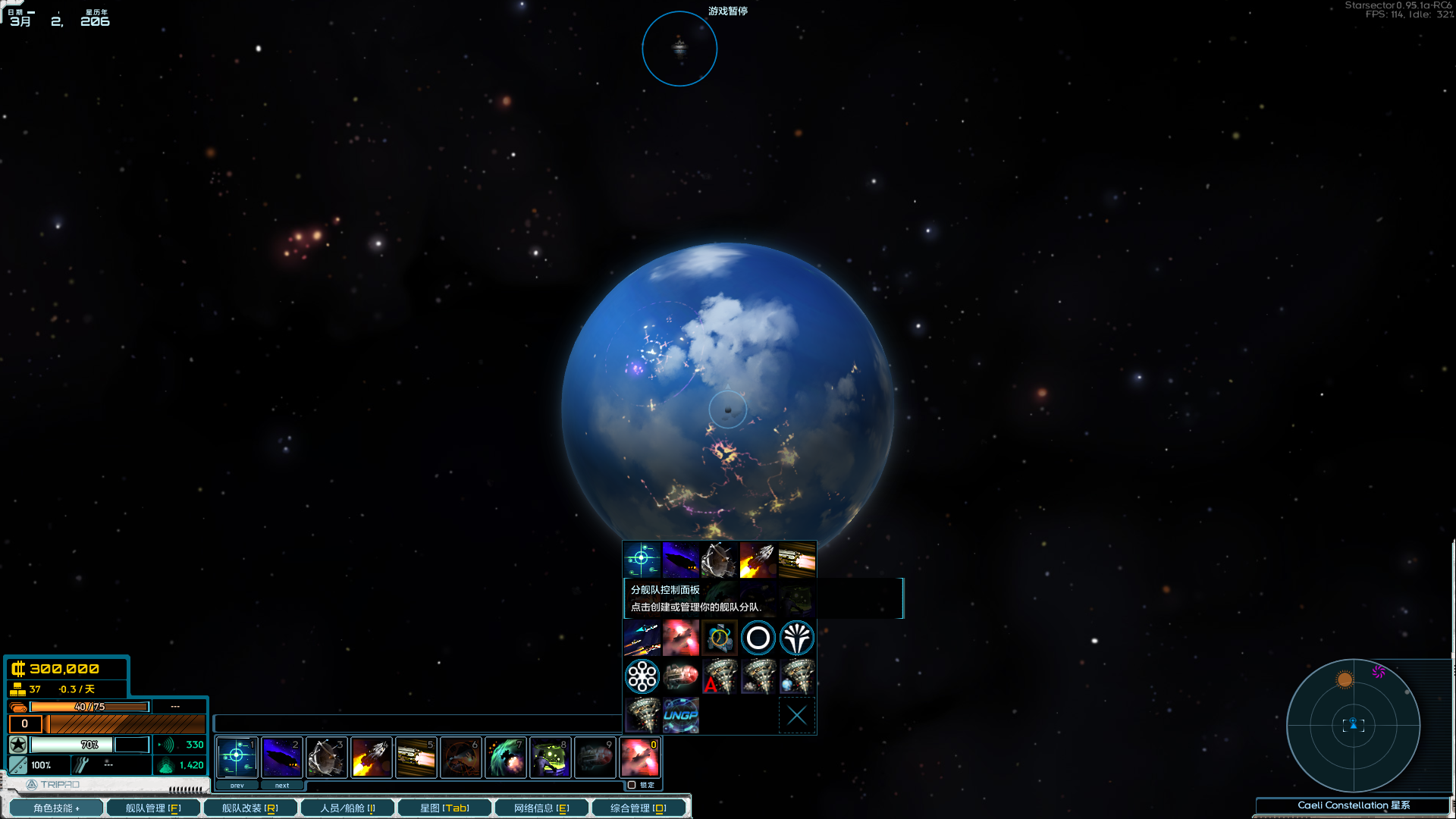Clear the slot with the X button
The height and width of the screenshot is (819, 1456).
tap(796, 715)
